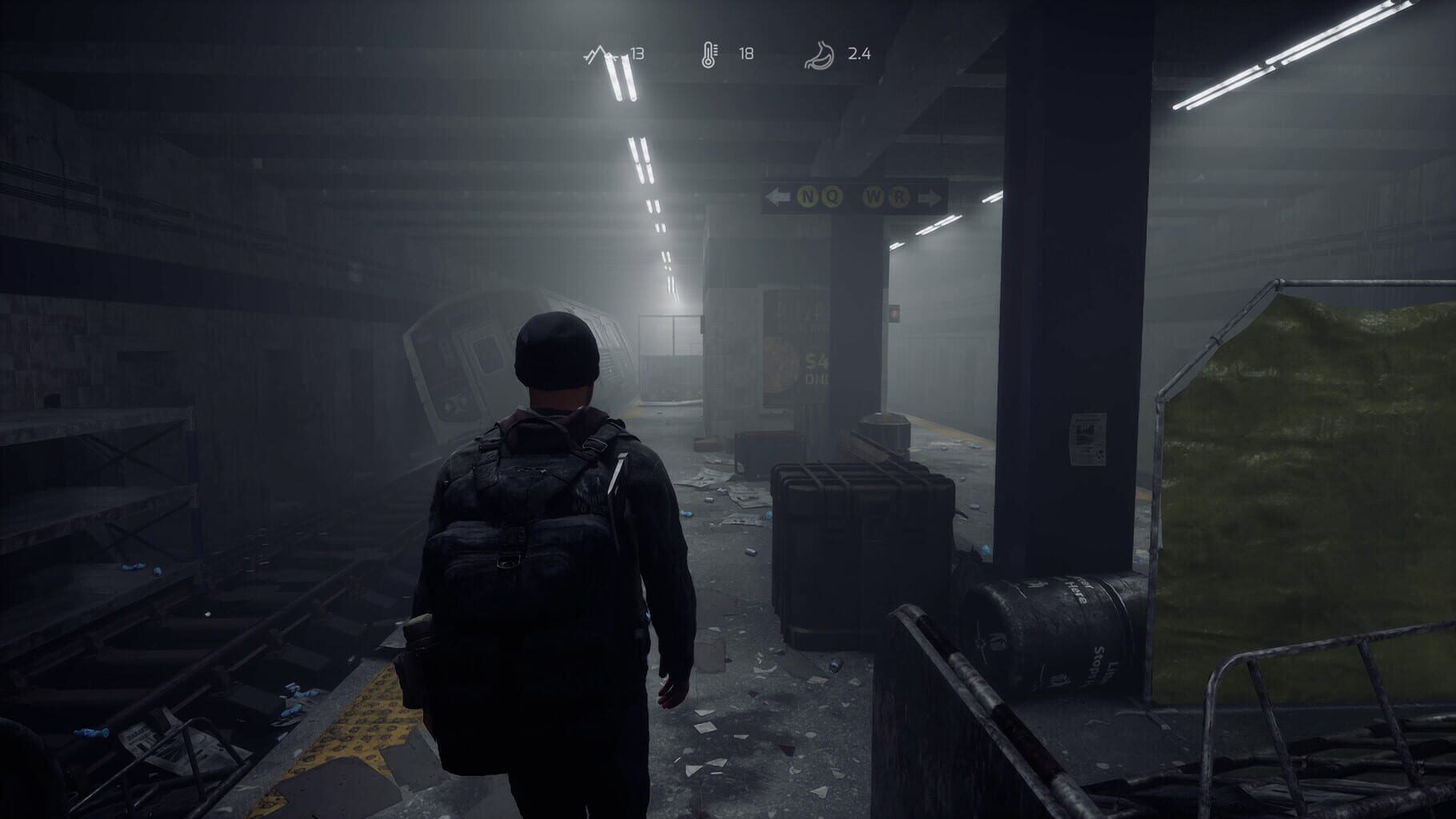1456x819 pixels.
Task: Click the elevation mountain icon in HUD
Action: [600, 54]
